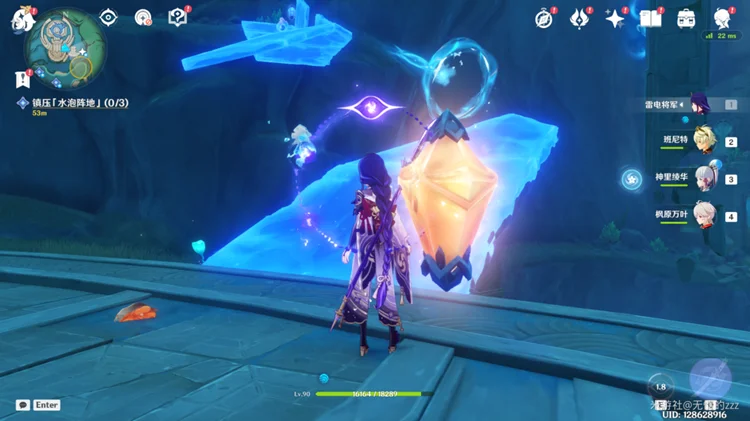This screenshot has width=750, height=421.
Task: Open the Wish star icon
Action: 615,18
